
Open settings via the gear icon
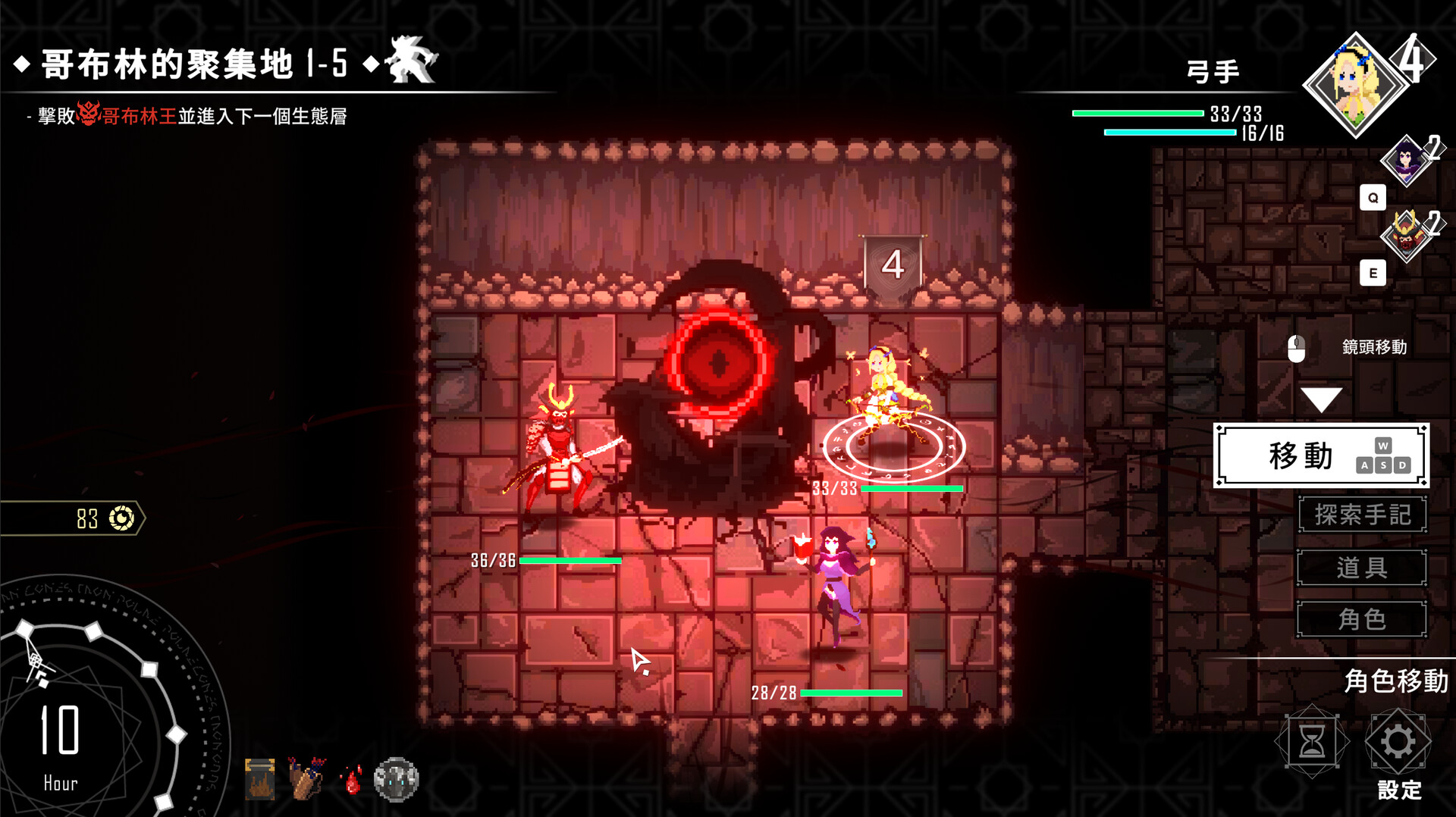click(1398, 742)
